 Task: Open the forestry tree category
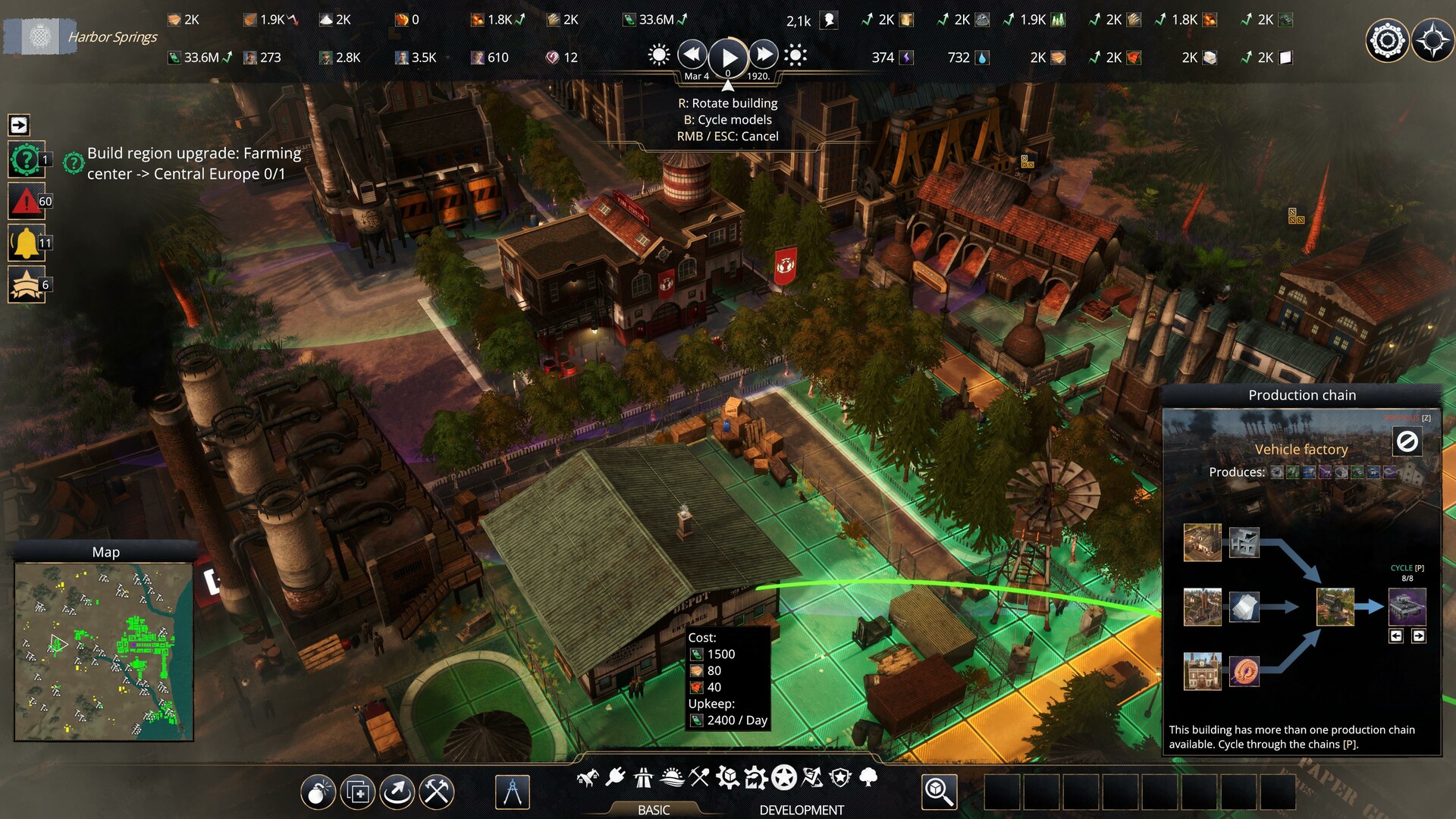(x=868, y=777)
